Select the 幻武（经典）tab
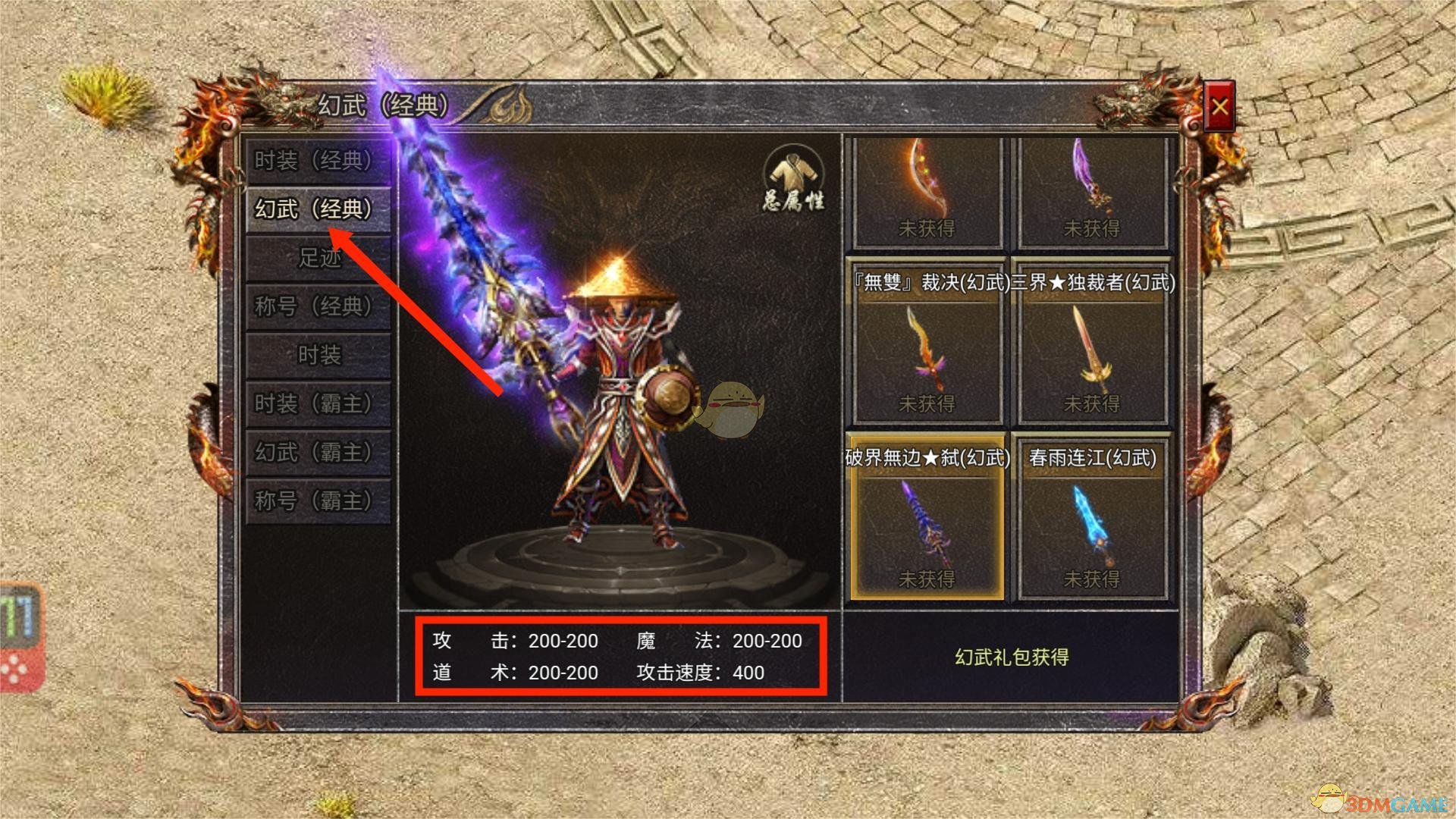This screenshot has width=1456, height=819. point(317,210)
